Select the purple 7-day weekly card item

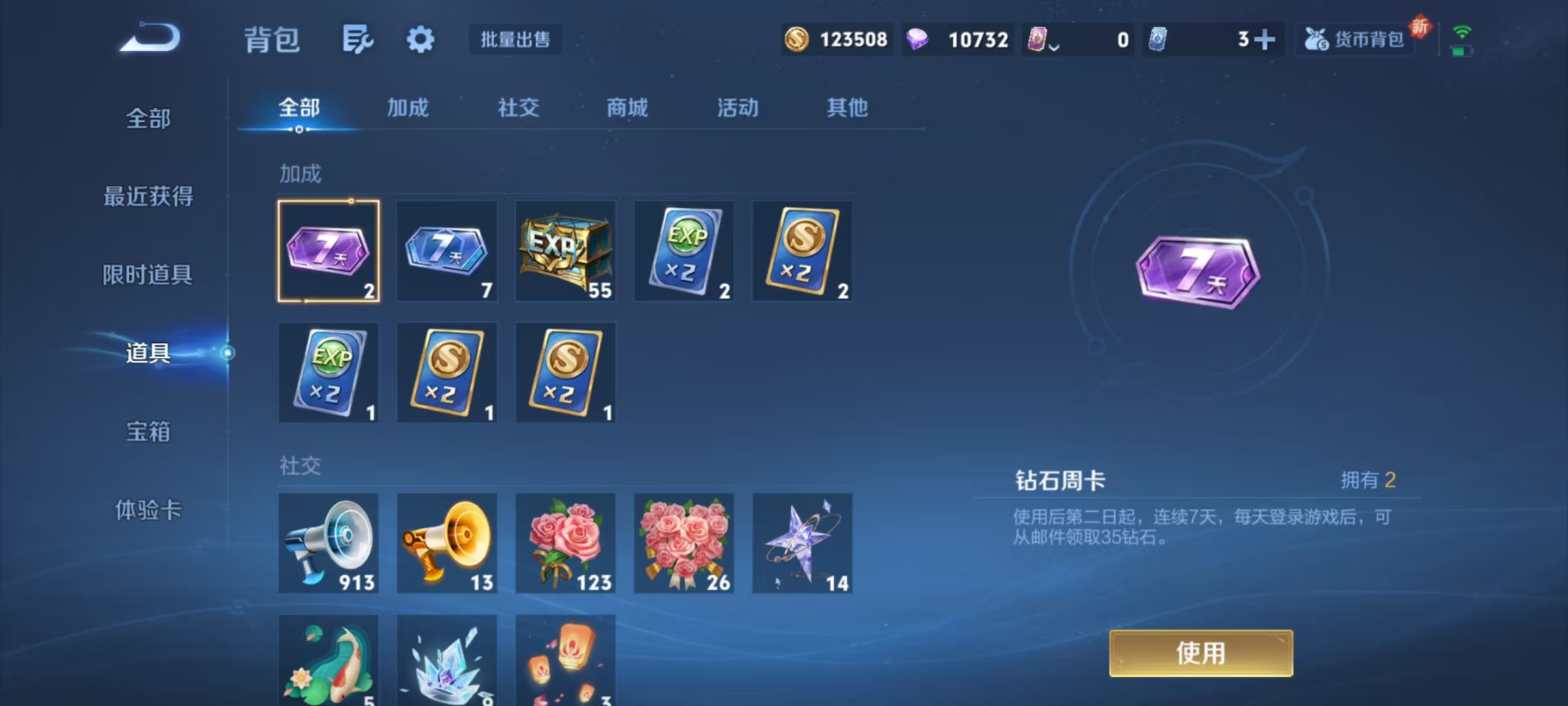pyautogui.click(x=329, y=251)
